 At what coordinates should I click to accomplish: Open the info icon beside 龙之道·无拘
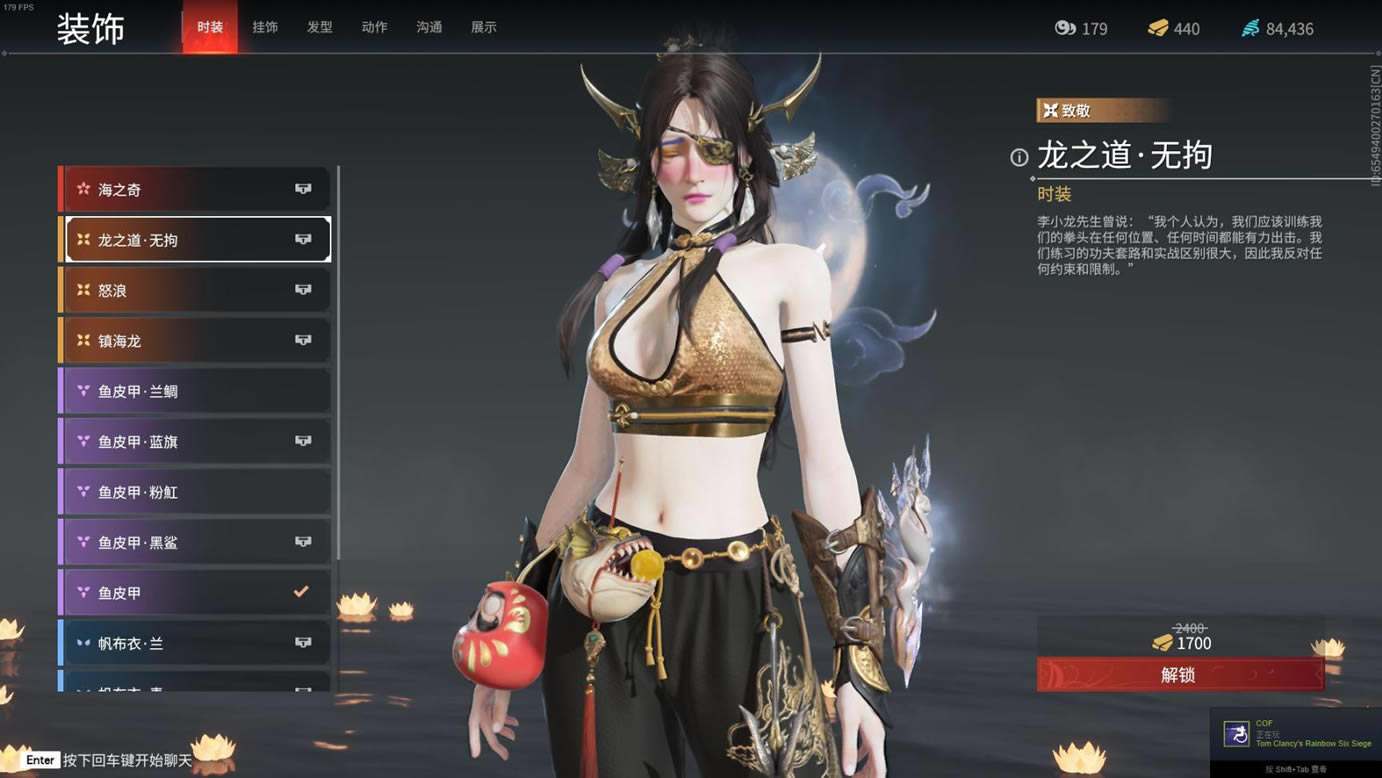[1019, 157]
